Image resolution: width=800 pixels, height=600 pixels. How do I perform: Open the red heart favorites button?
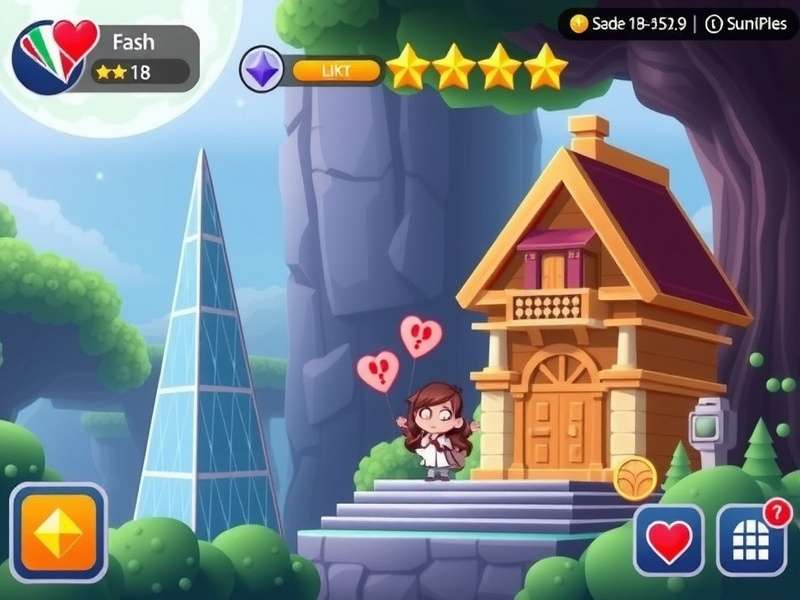(x=669, y=540)
